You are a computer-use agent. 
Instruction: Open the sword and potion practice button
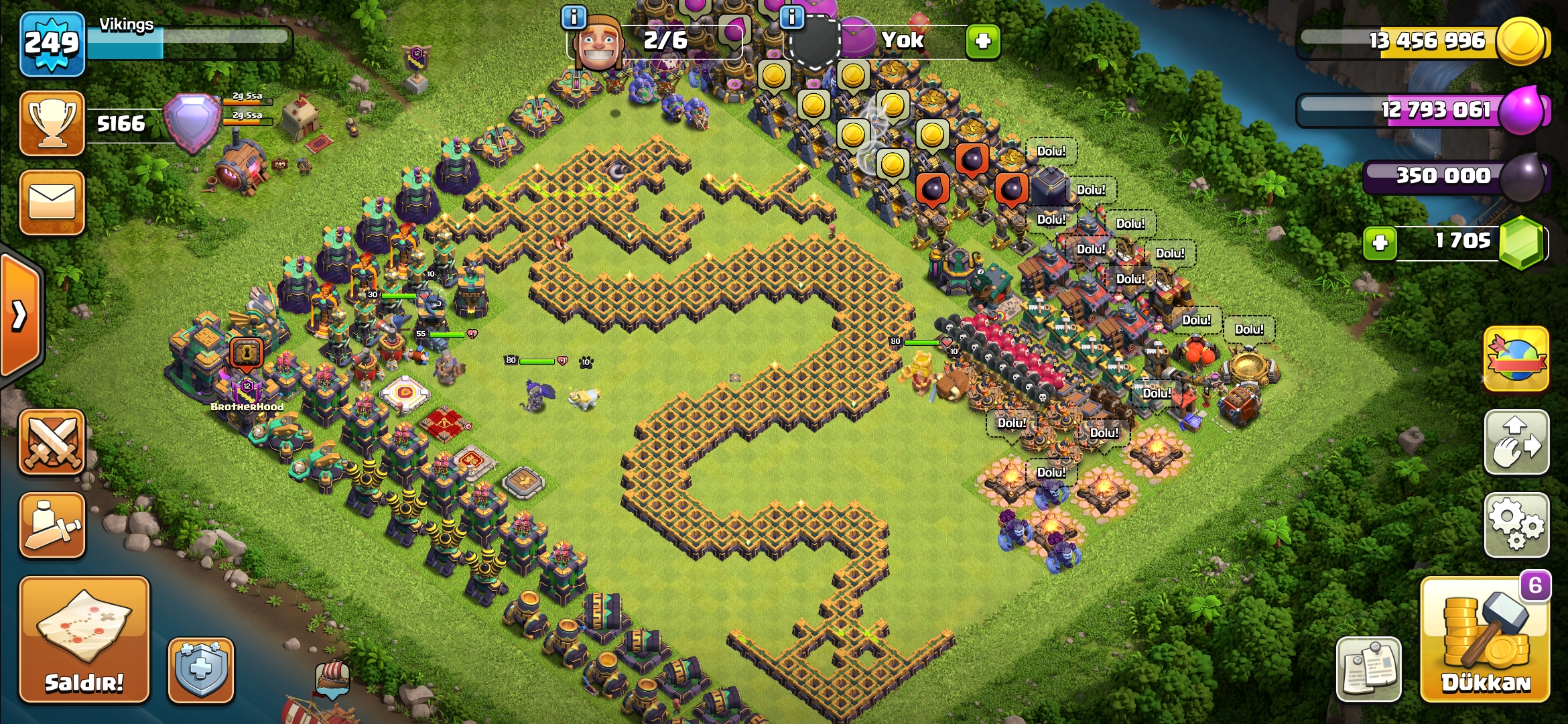(x=52, y=525)
